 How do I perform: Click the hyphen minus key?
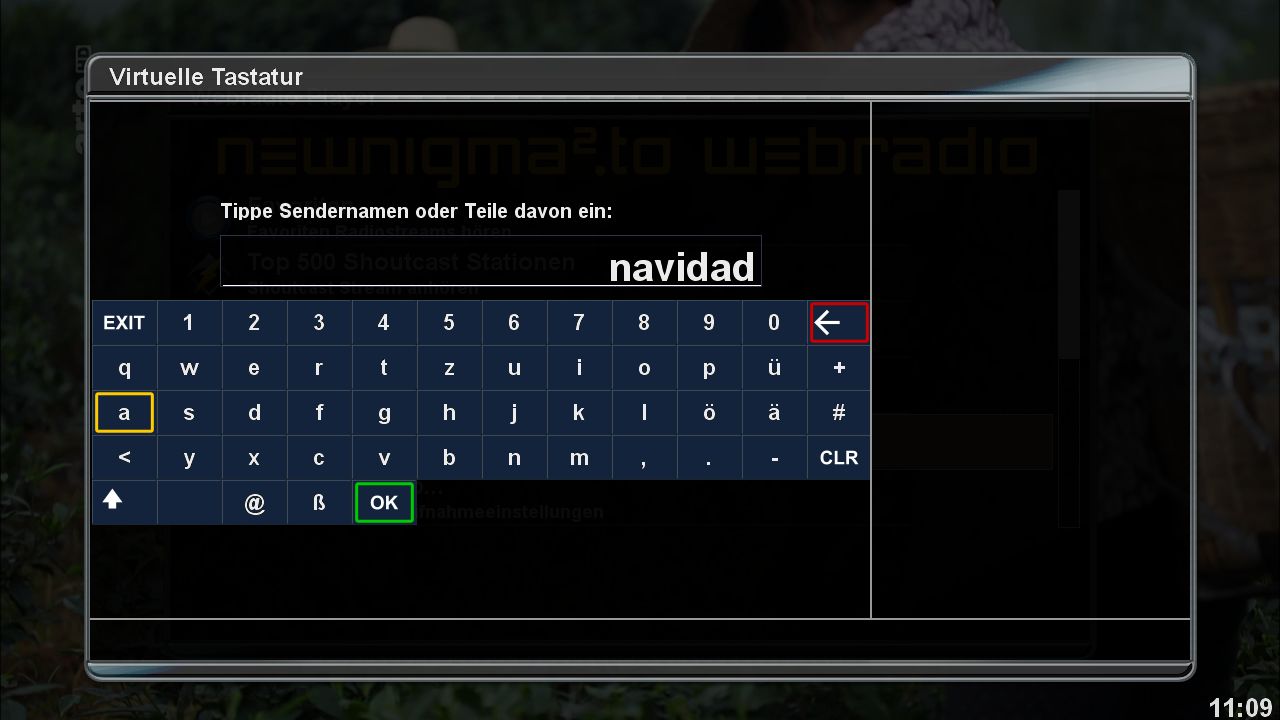point(774,457)
